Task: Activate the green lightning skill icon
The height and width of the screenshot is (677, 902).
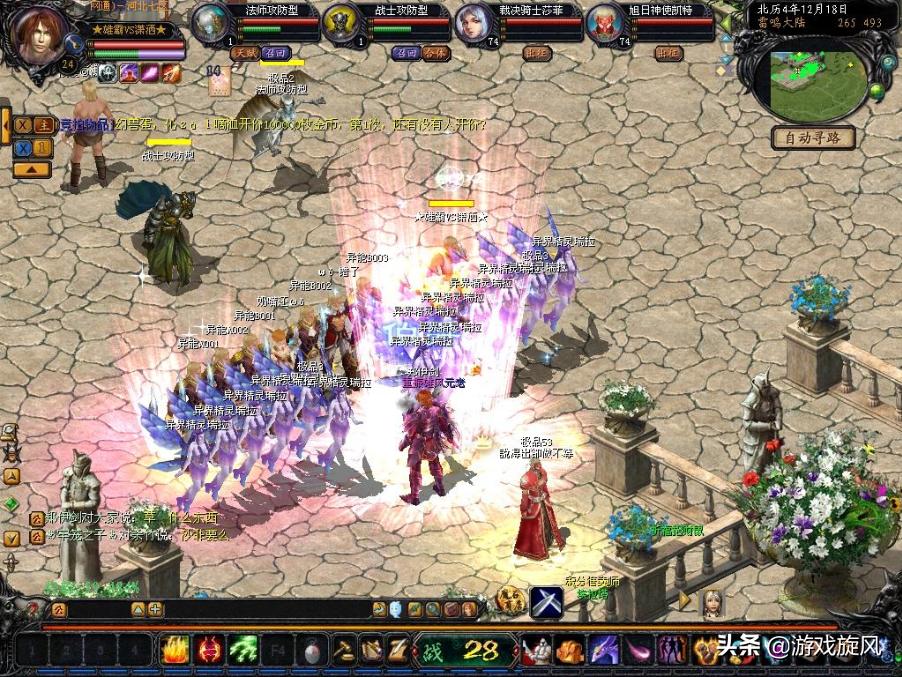Action: (x=242, y=650)
